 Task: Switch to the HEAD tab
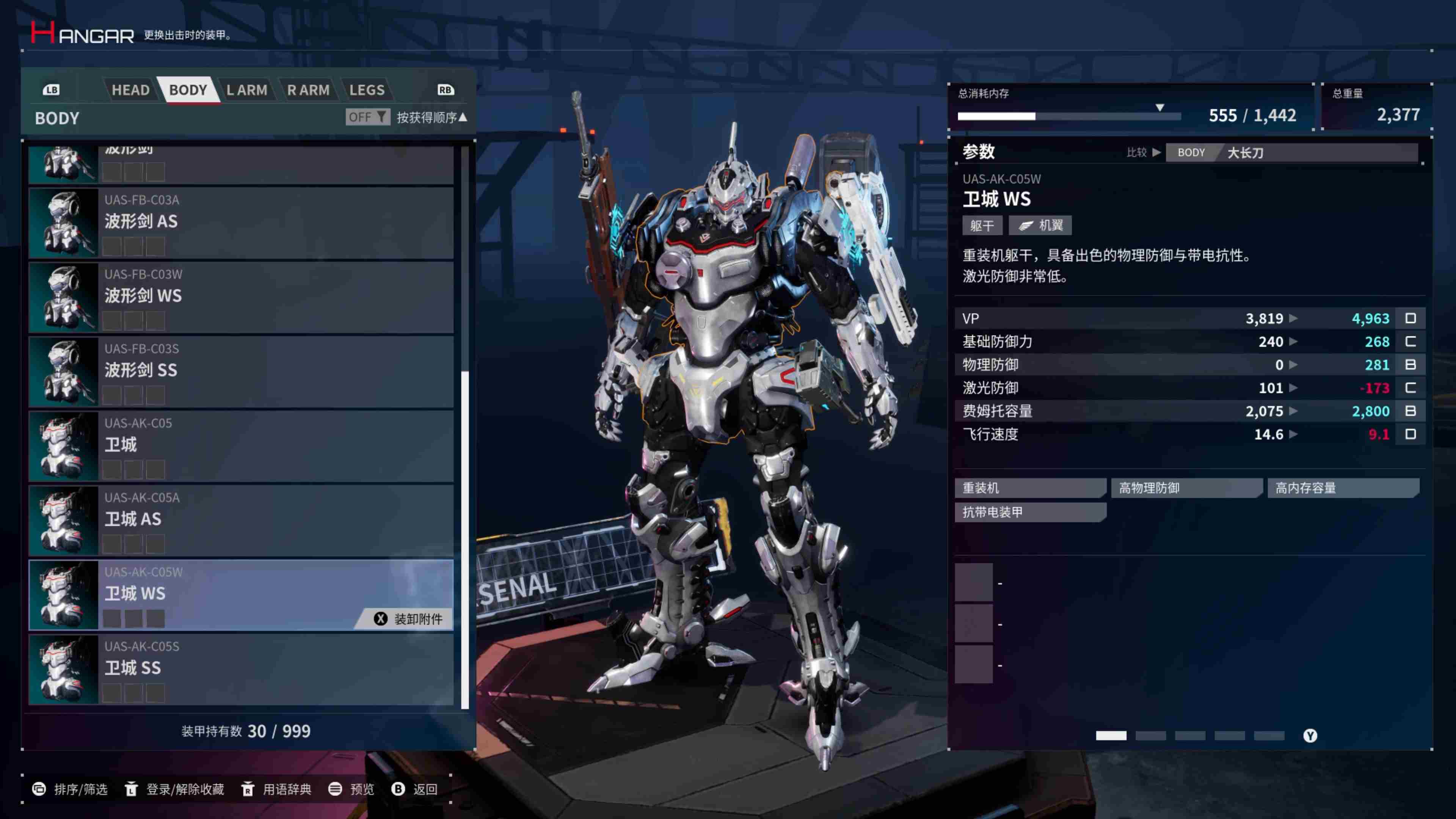(130, 90)
